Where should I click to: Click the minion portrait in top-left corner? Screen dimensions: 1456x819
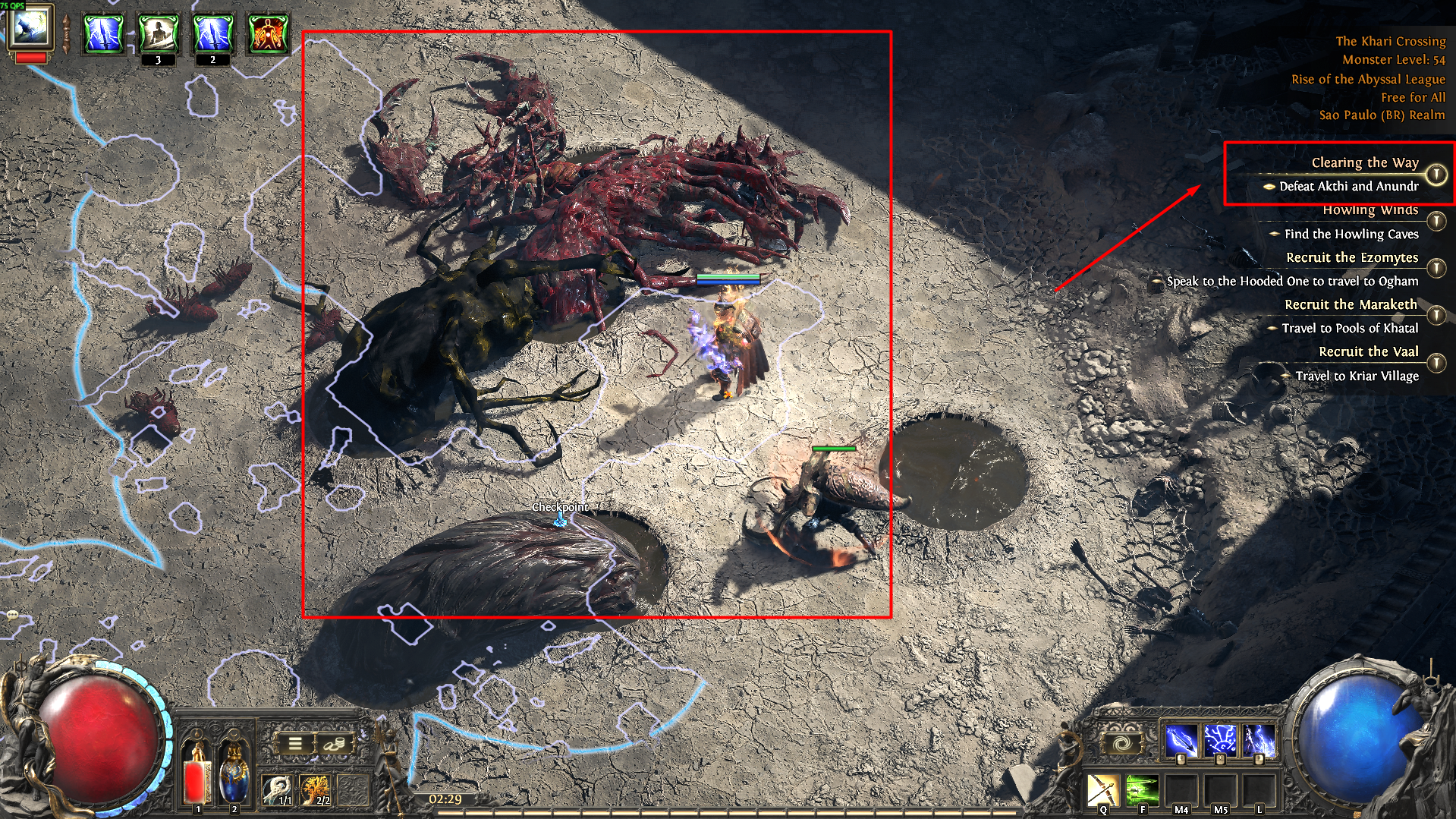coord(30,29)
